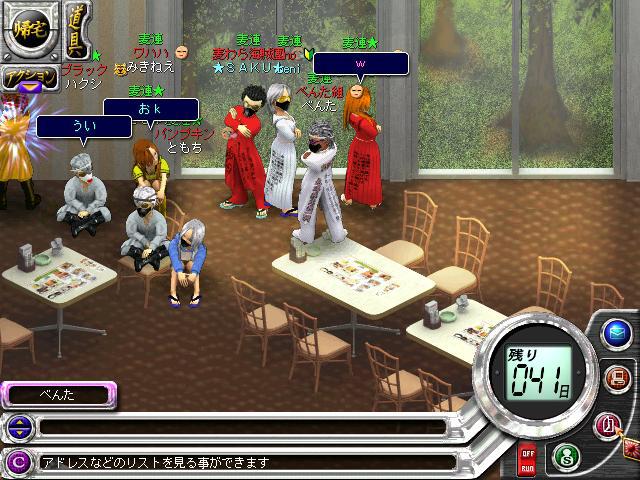Open the orange computer icon
The height and width of the screenshot is (480, 640).
click(x=617, y=378)
